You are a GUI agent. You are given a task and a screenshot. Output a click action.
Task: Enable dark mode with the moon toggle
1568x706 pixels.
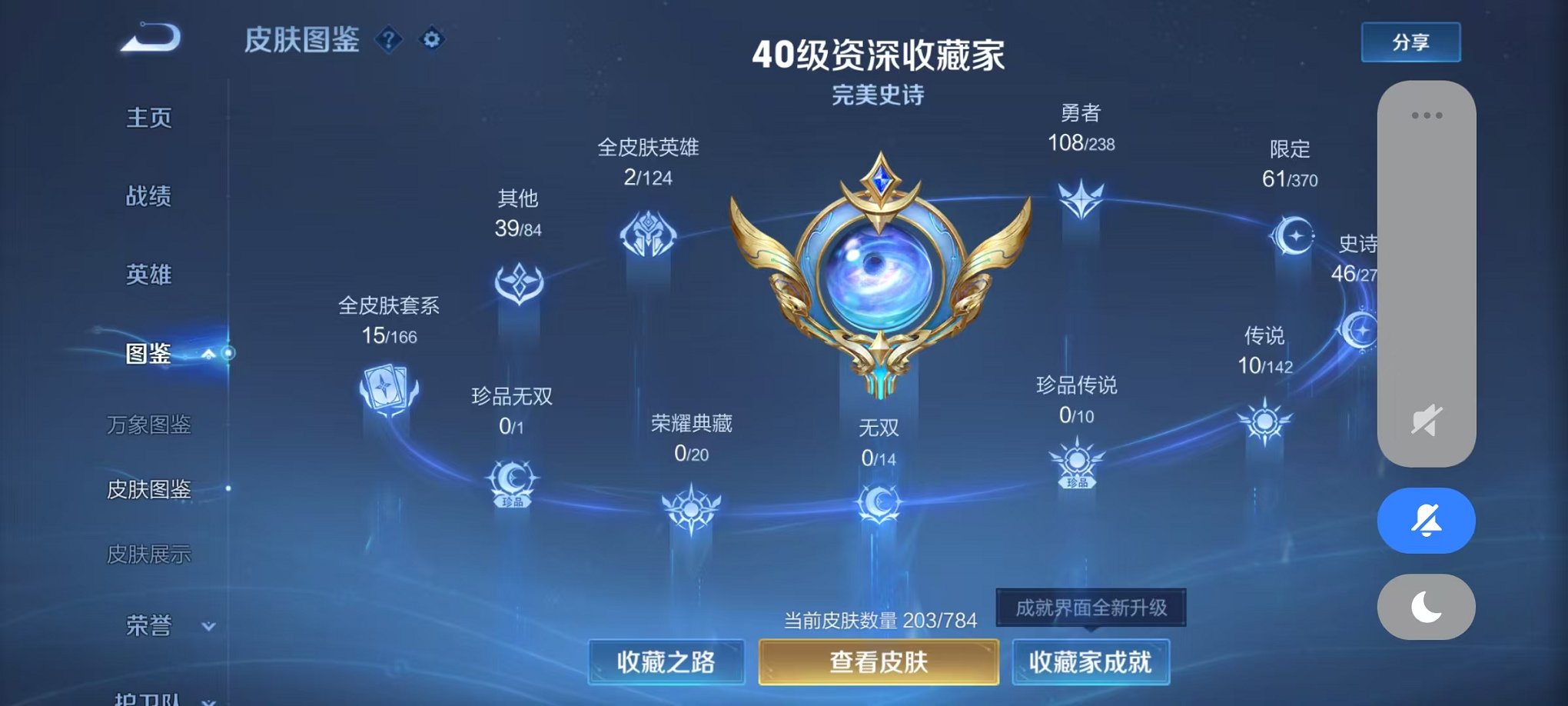click(x=1425, y=608)
